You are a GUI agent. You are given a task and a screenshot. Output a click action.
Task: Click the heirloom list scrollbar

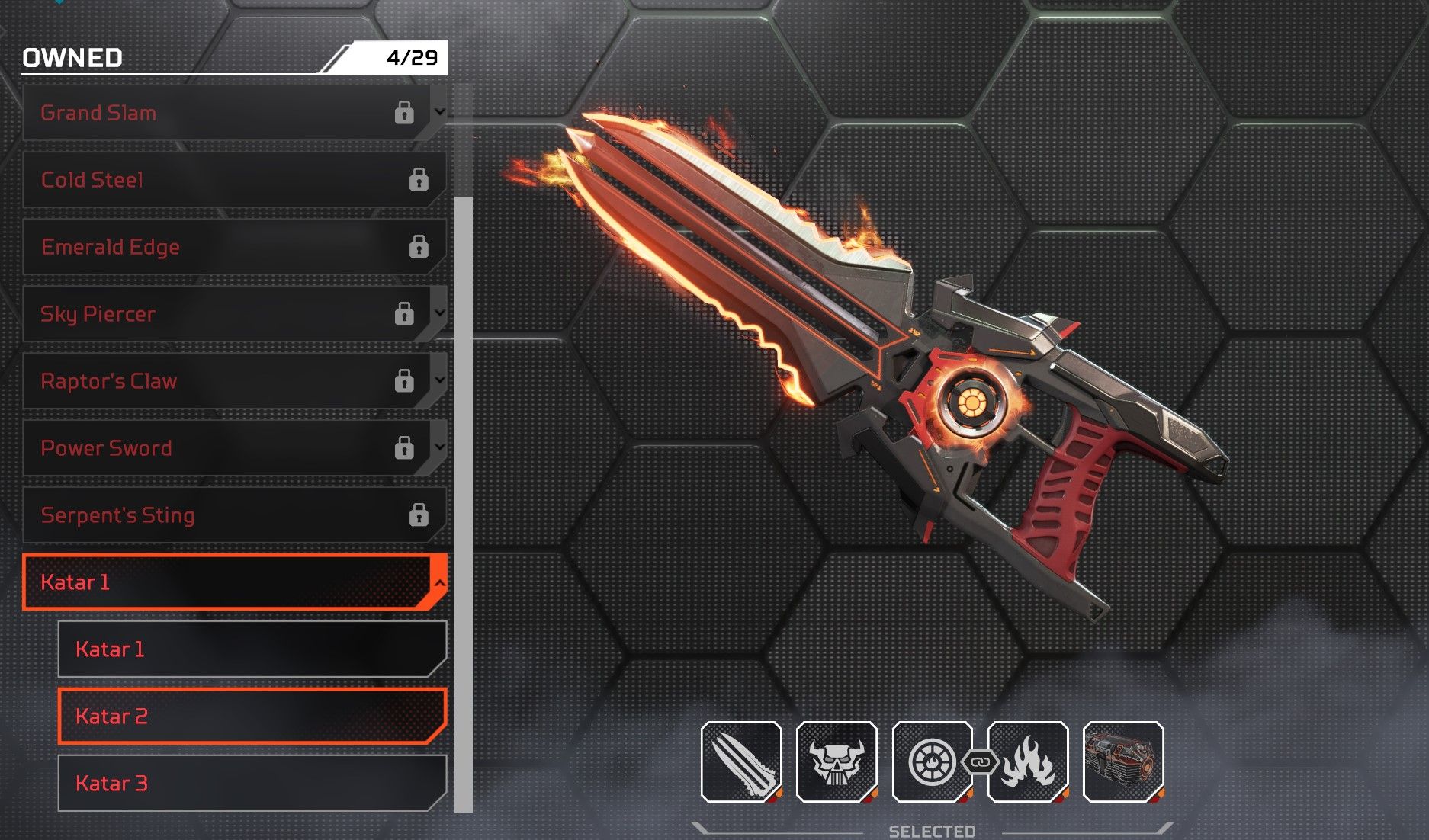(x=463, y=503)
